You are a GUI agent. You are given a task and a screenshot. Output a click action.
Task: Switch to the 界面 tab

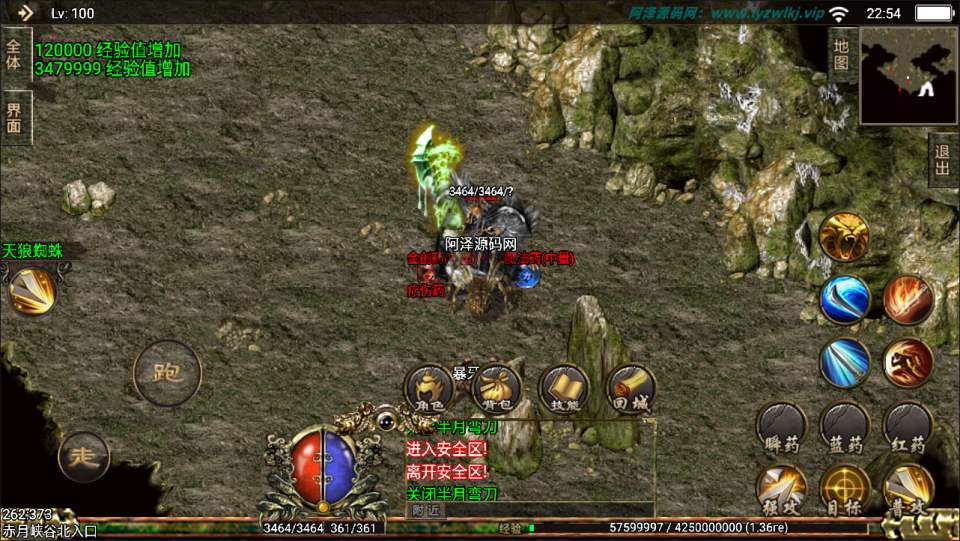click(14, 118)
